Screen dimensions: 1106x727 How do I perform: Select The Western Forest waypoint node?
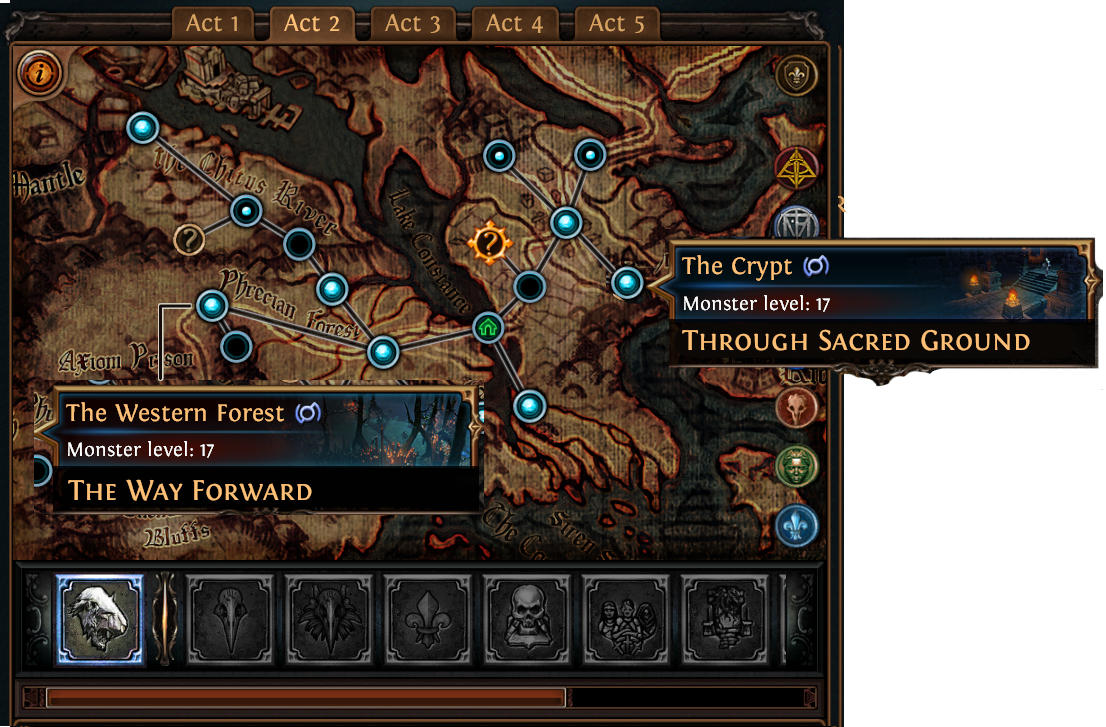tap(212, 305)
